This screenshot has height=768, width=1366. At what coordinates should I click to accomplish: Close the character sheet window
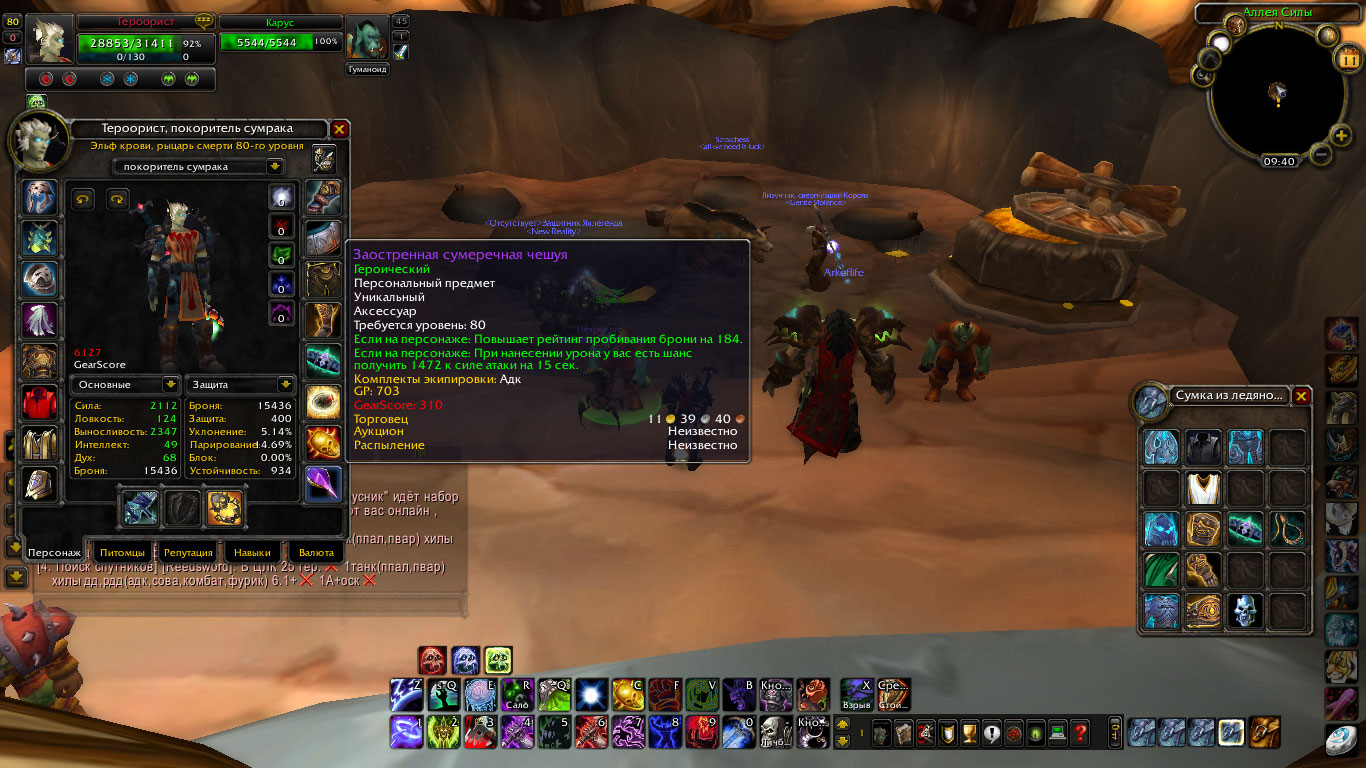coord(339,129)
